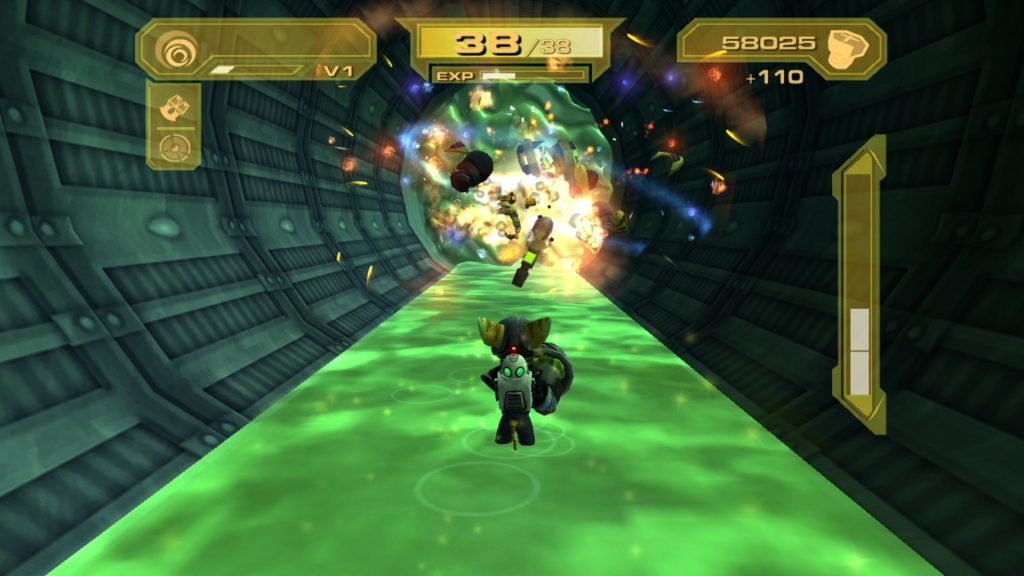This screenshot has height=576, width=1024.
Task: Pick the circular target gadget icon
Action: pos(173,147)
